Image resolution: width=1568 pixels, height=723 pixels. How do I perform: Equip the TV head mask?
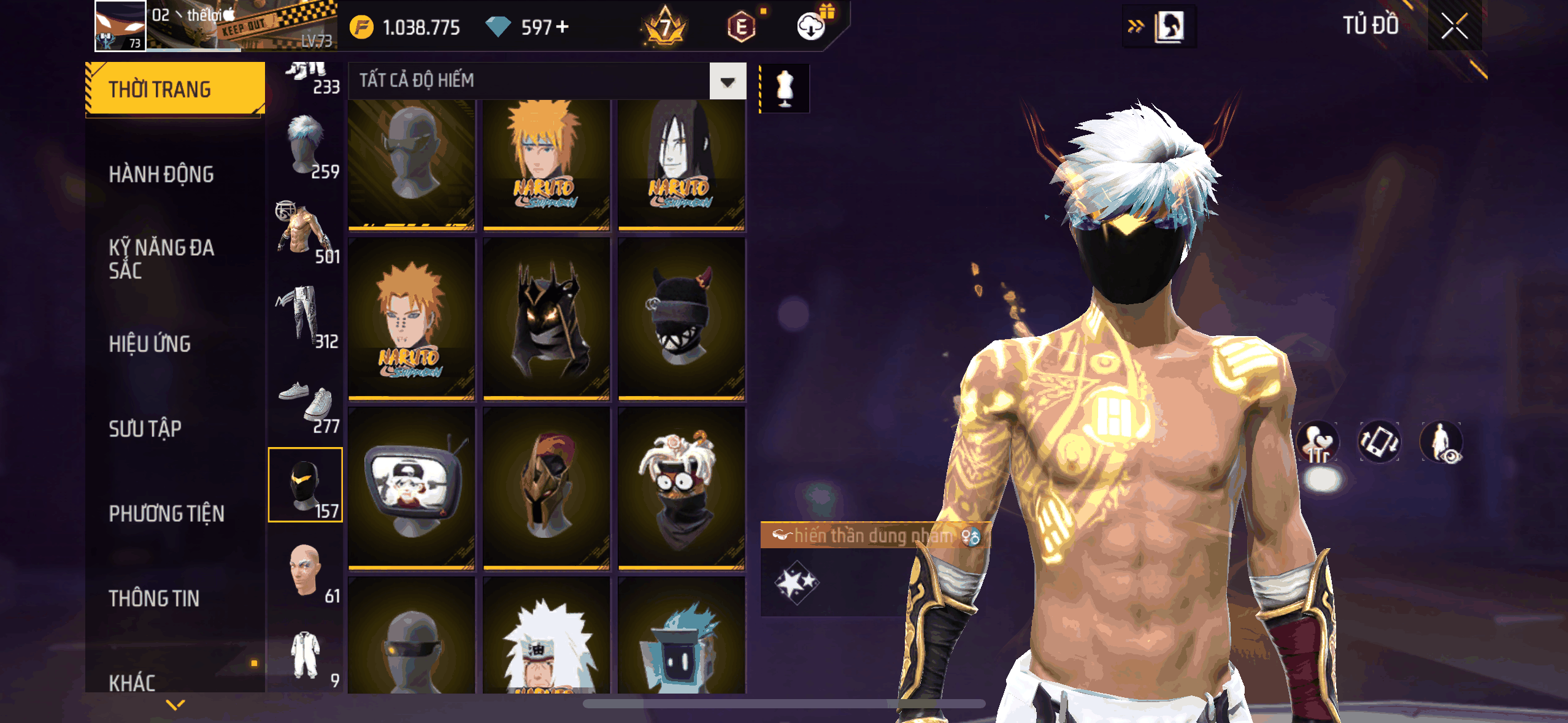(412, 488)
